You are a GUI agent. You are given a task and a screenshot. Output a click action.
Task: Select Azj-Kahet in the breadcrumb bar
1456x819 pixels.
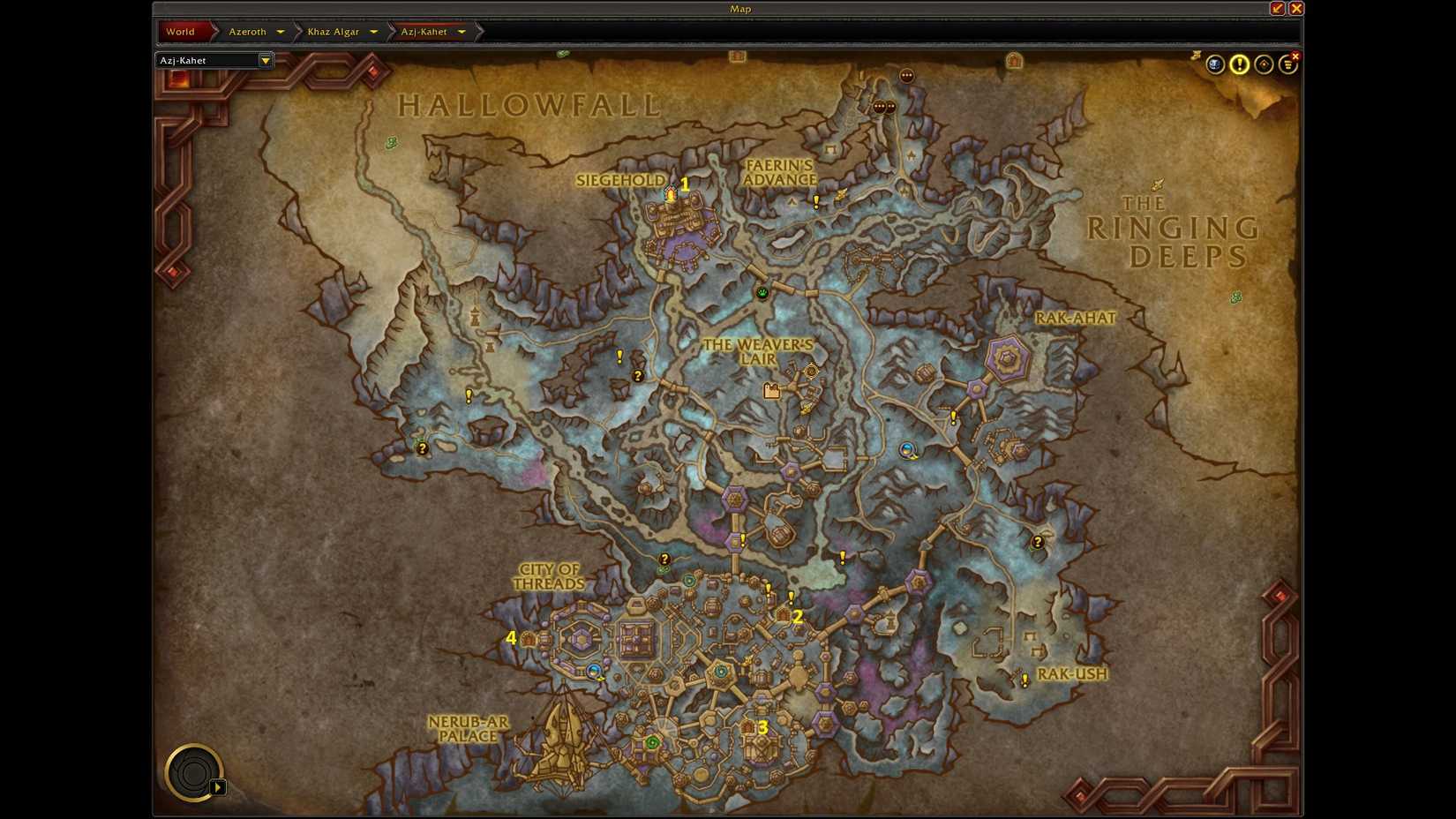(423, 31)
